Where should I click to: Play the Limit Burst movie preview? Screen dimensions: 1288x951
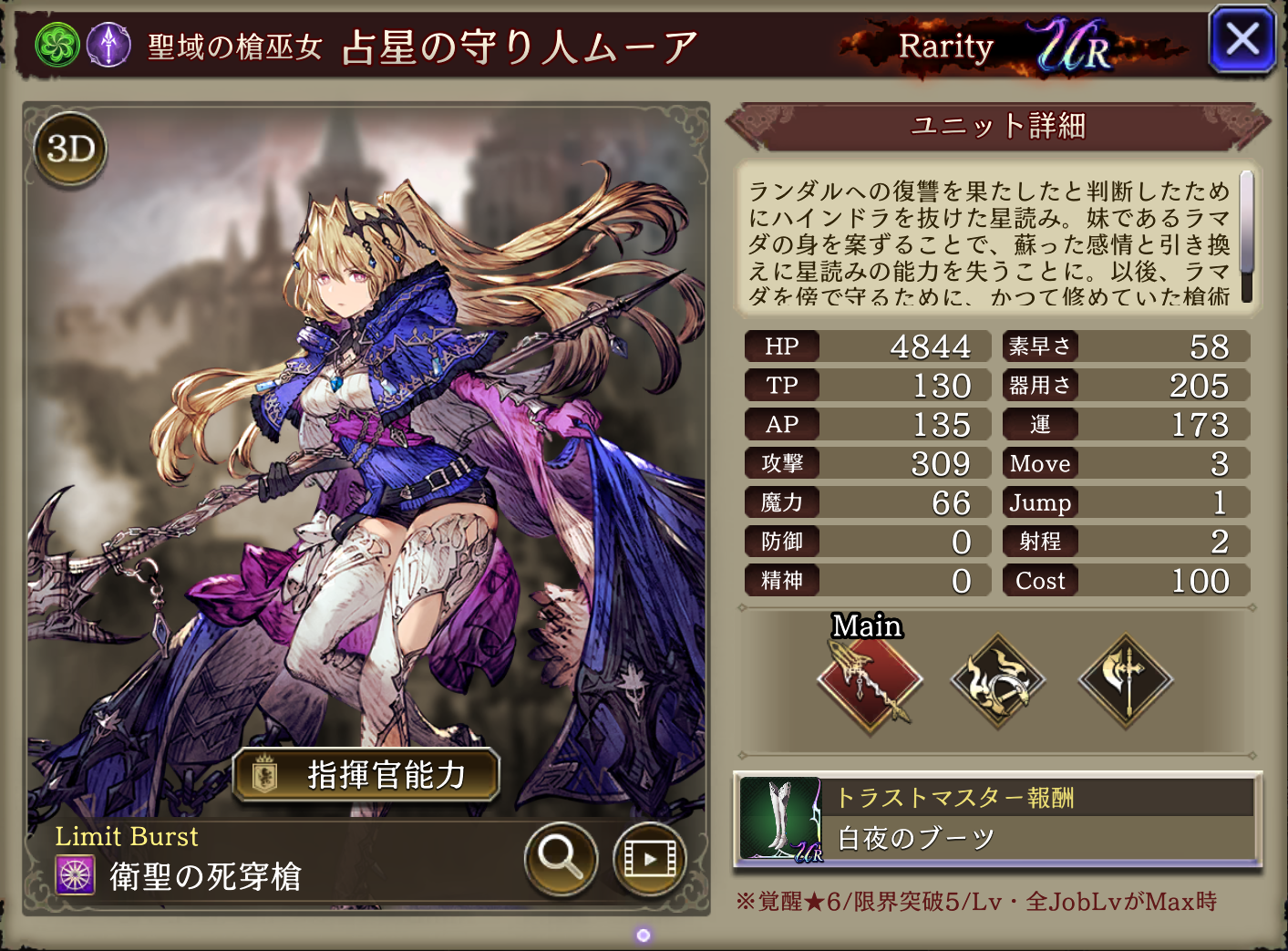649,858
